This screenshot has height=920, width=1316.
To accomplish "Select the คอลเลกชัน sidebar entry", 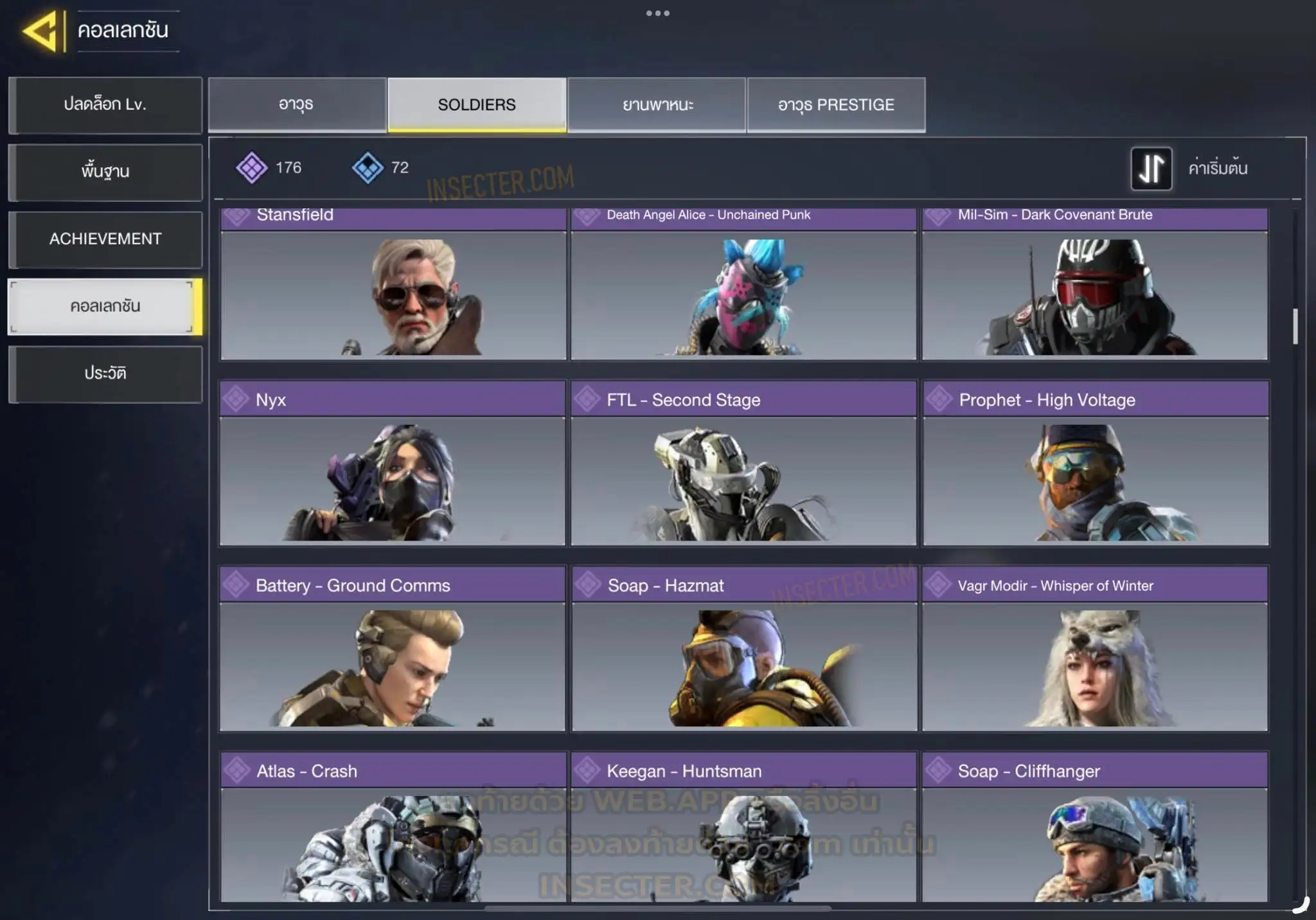I will [104, 307].
